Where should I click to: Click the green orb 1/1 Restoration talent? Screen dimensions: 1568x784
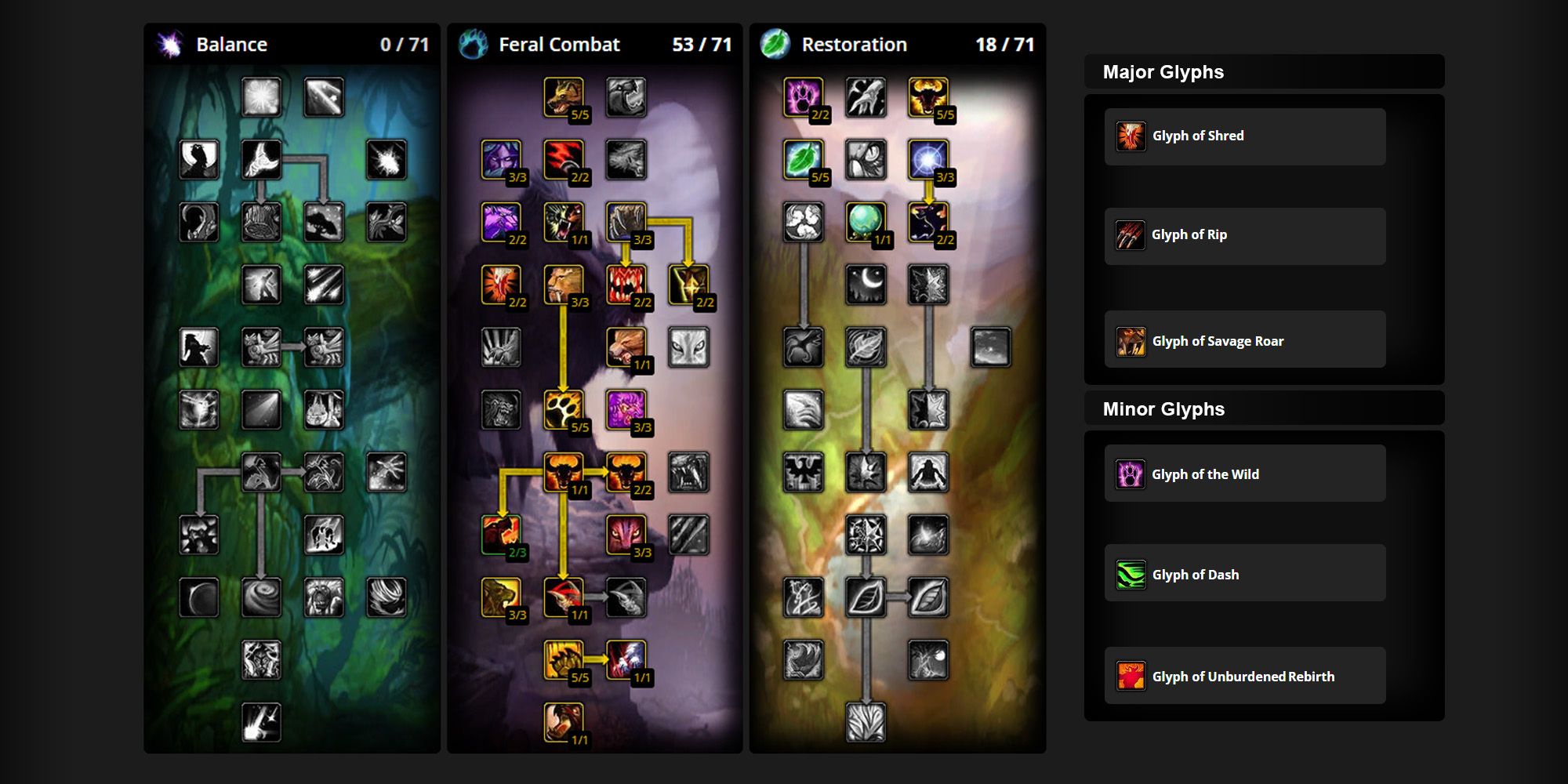tap(866, 222)
